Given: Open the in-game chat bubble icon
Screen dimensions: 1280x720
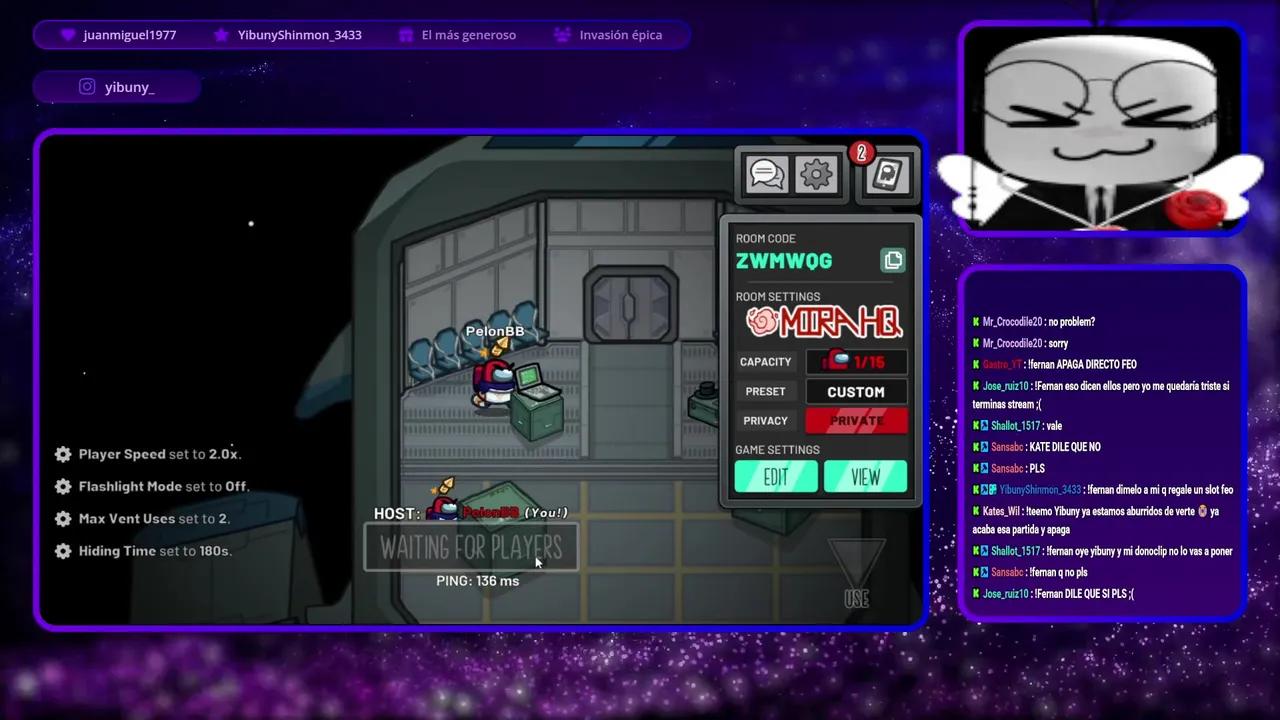Looking at the screenshot, I should [766, 173].
